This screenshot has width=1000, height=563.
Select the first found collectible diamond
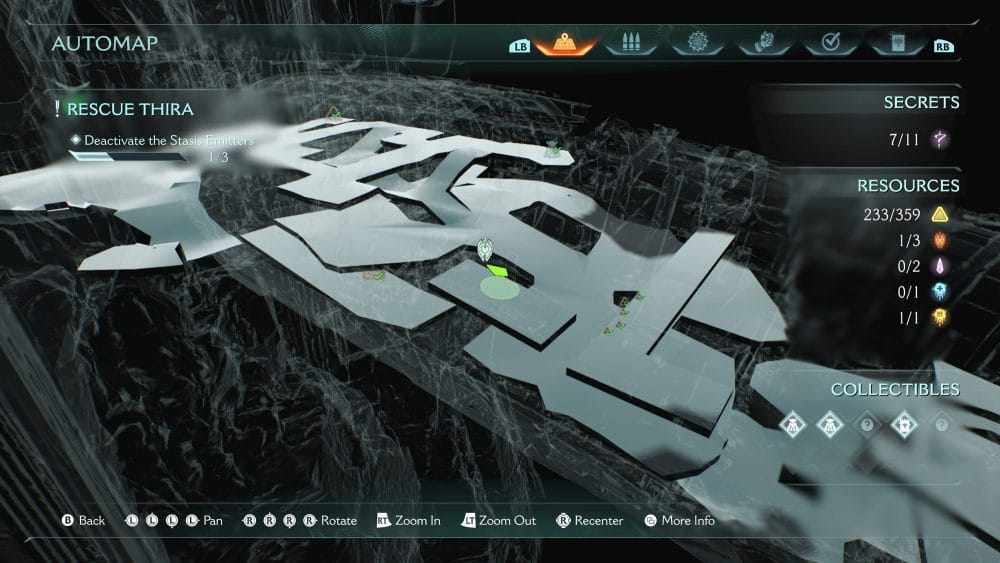pyautogui.click(x=793, y=424)
